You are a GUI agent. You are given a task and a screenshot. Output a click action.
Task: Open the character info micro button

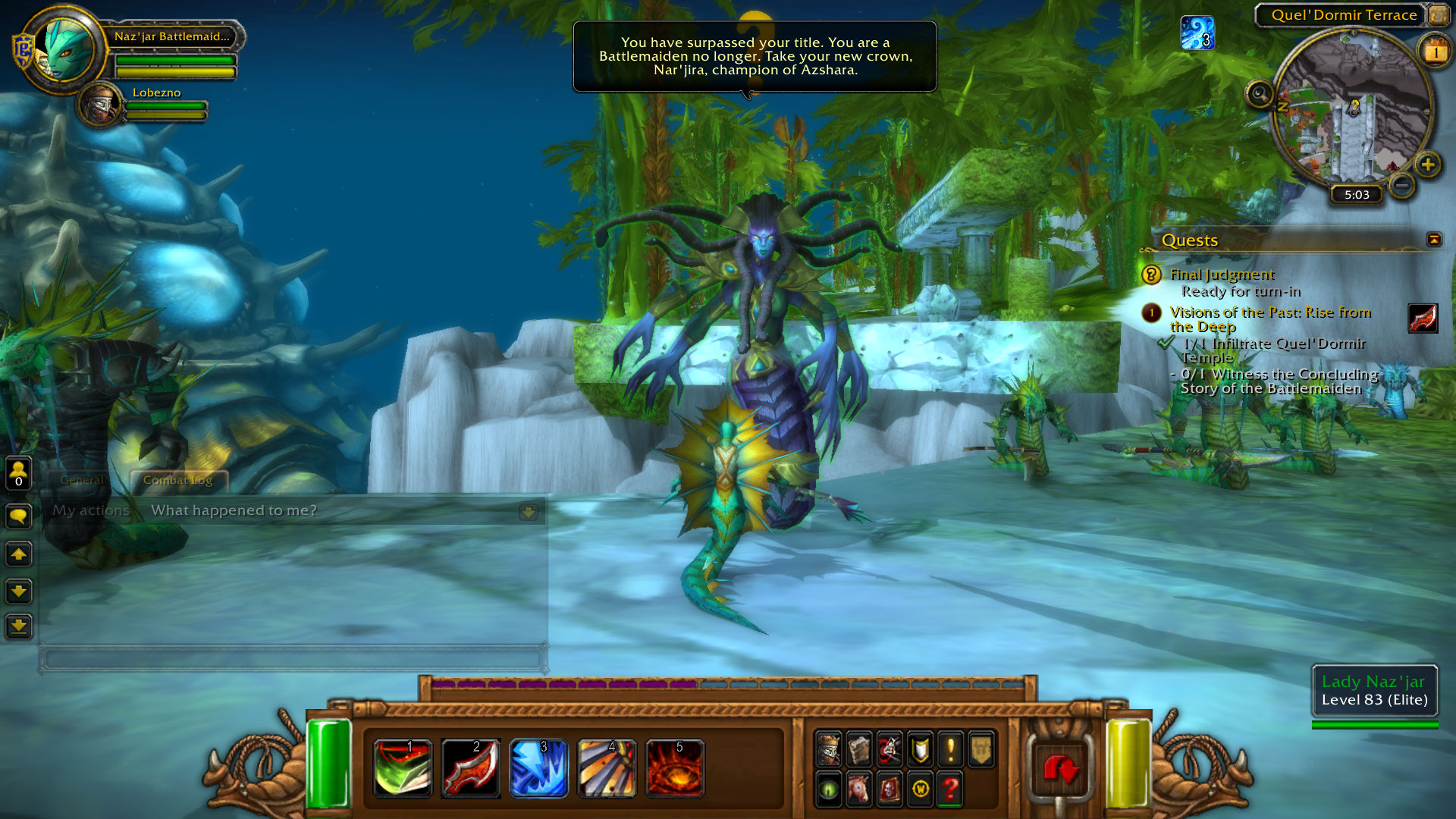(829, 749)
